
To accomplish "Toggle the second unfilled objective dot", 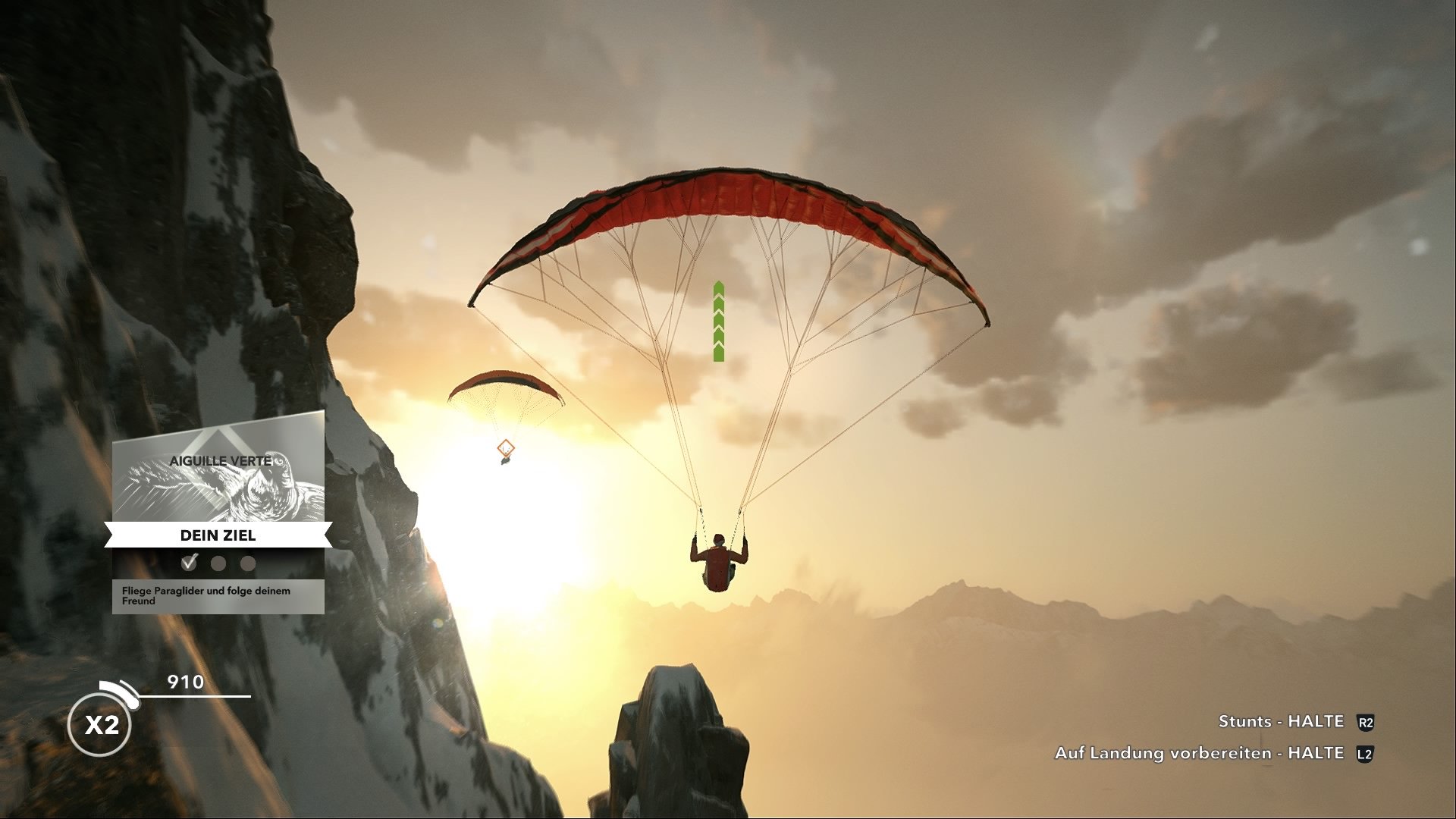I will (218, 563).
